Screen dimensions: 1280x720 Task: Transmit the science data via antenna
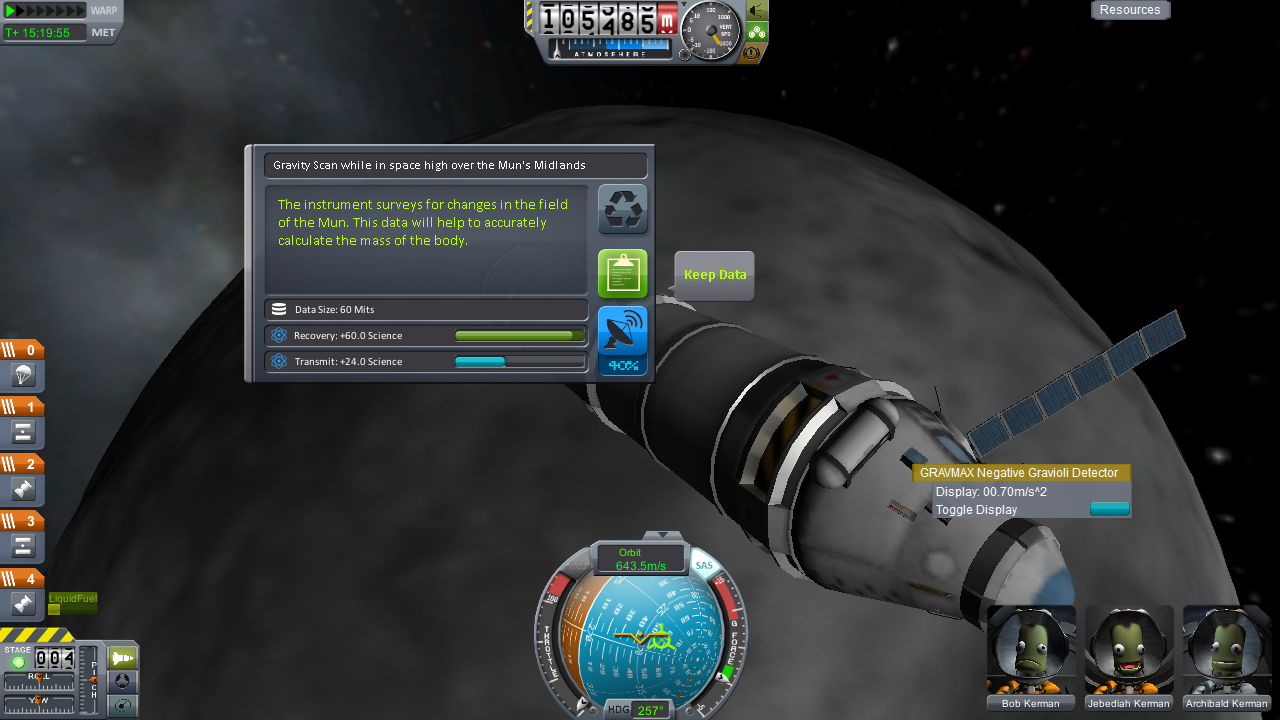point(622,340)
